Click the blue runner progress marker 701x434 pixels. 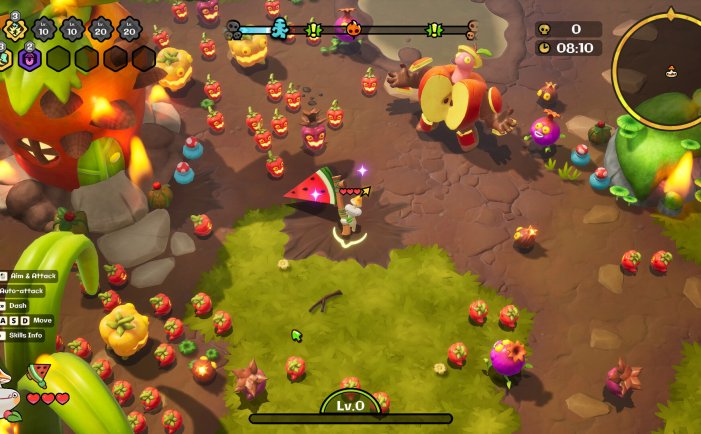point(279,29)
